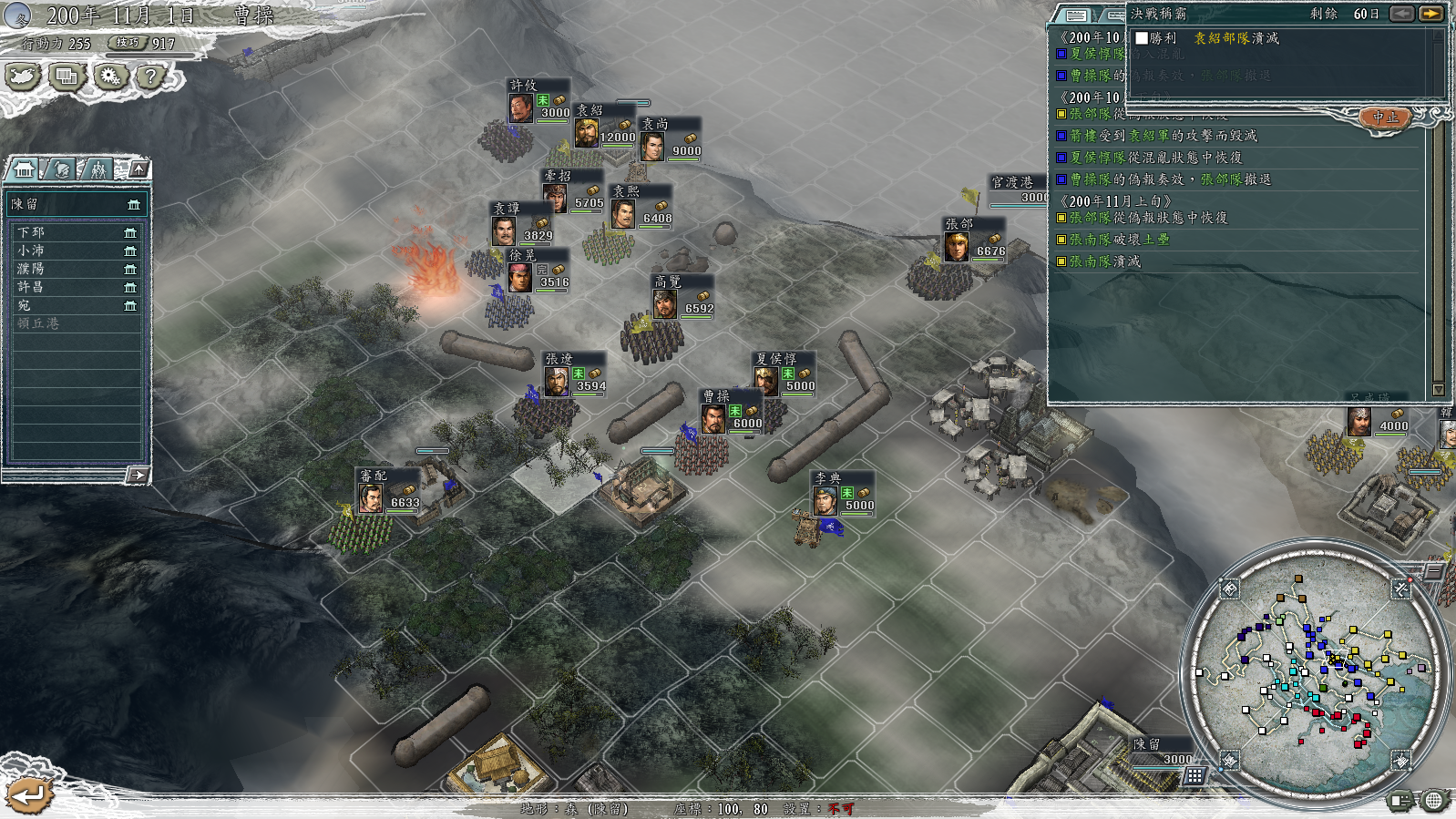
Task: Click the circular minimap
Action: click(1316, 674)
